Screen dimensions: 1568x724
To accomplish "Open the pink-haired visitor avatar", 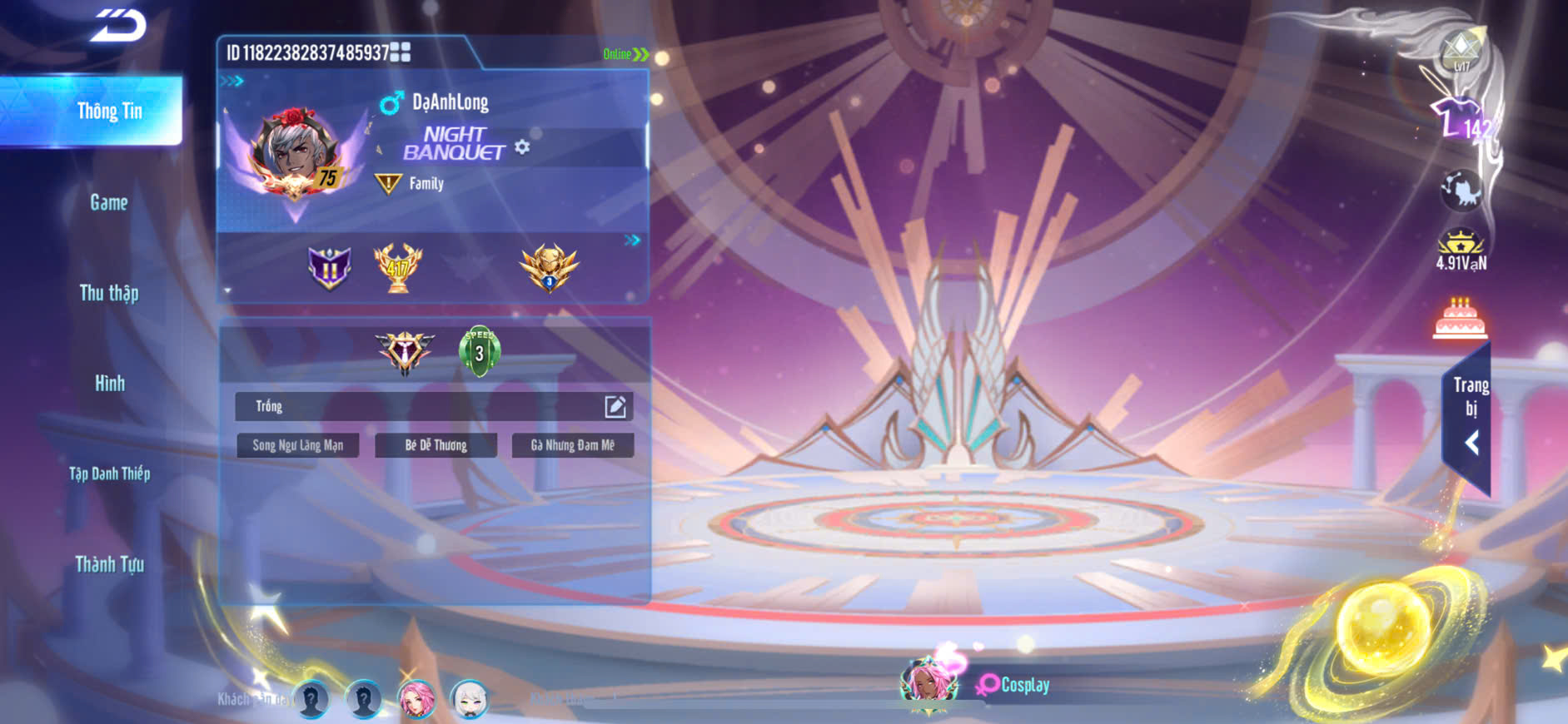I will [x=416, y=699].
